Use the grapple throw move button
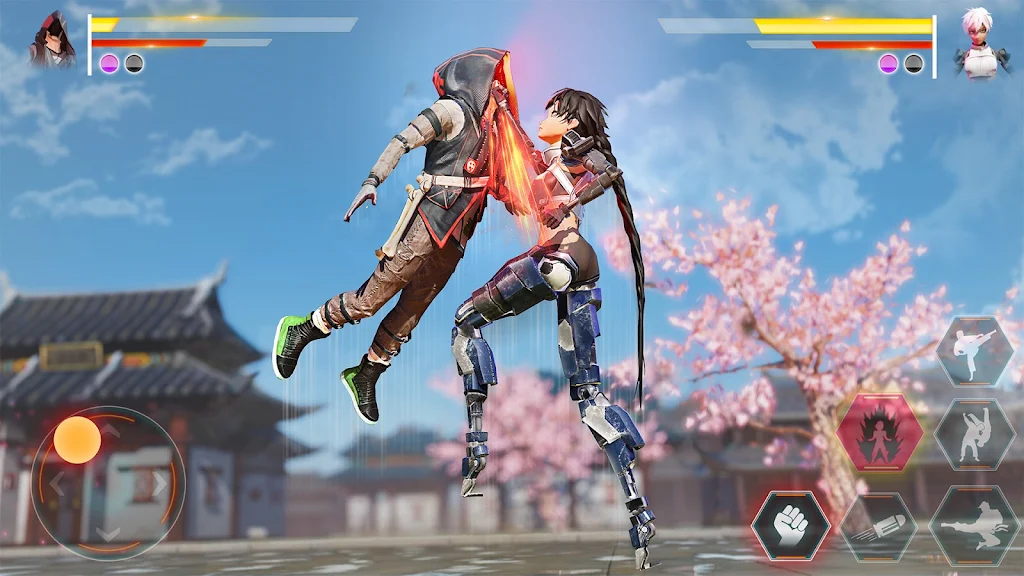The height and width of the screenshot is (576, 1024). click(974, 435)
